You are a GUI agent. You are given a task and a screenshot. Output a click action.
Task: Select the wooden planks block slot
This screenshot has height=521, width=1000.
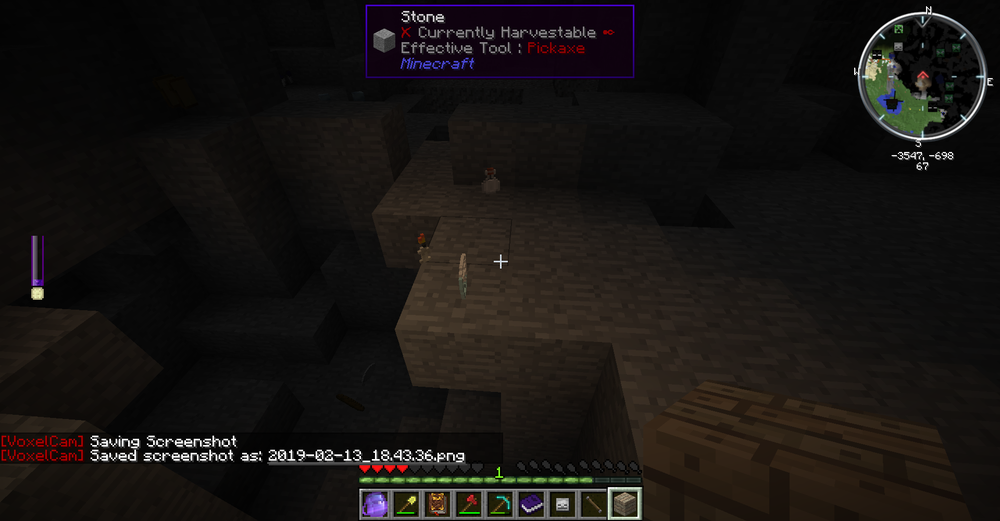(625, 505)
